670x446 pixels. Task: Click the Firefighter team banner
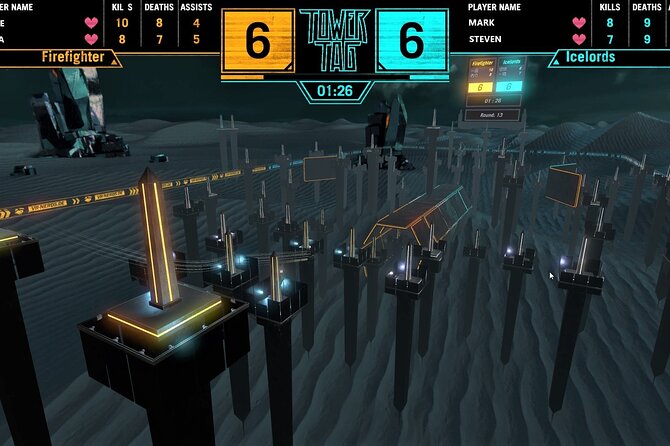click(73, 58)
